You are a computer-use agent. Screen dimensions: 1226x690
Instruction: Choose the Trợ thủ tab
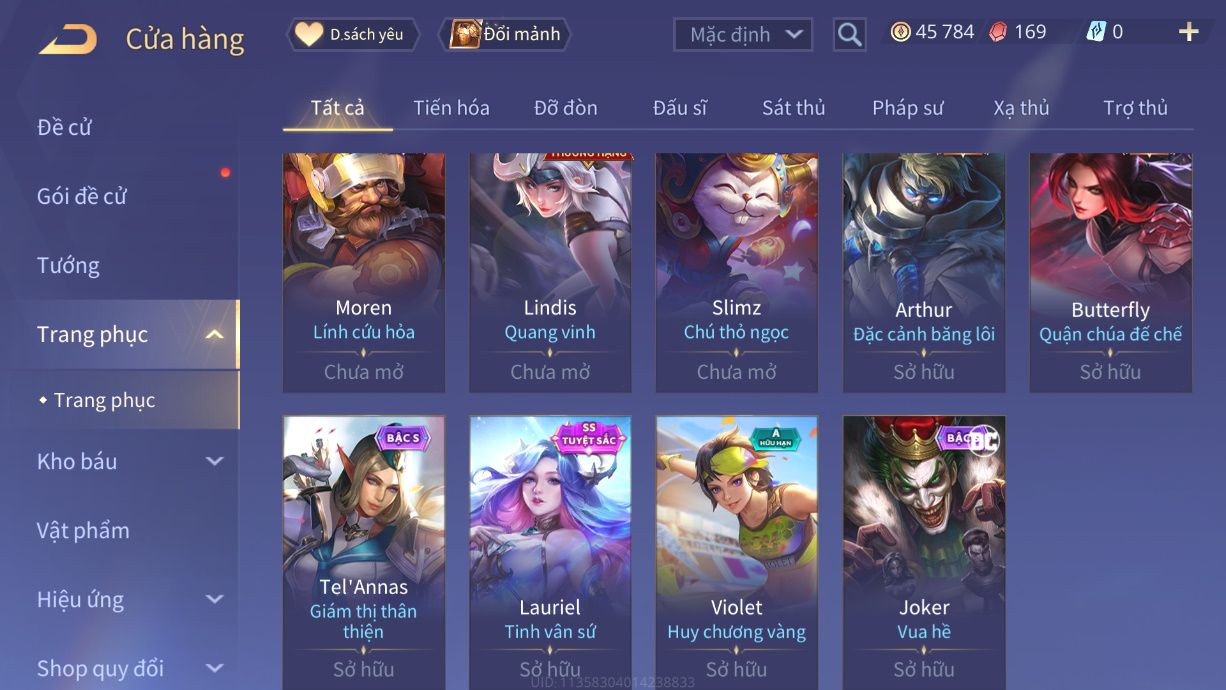[1135, 108]
